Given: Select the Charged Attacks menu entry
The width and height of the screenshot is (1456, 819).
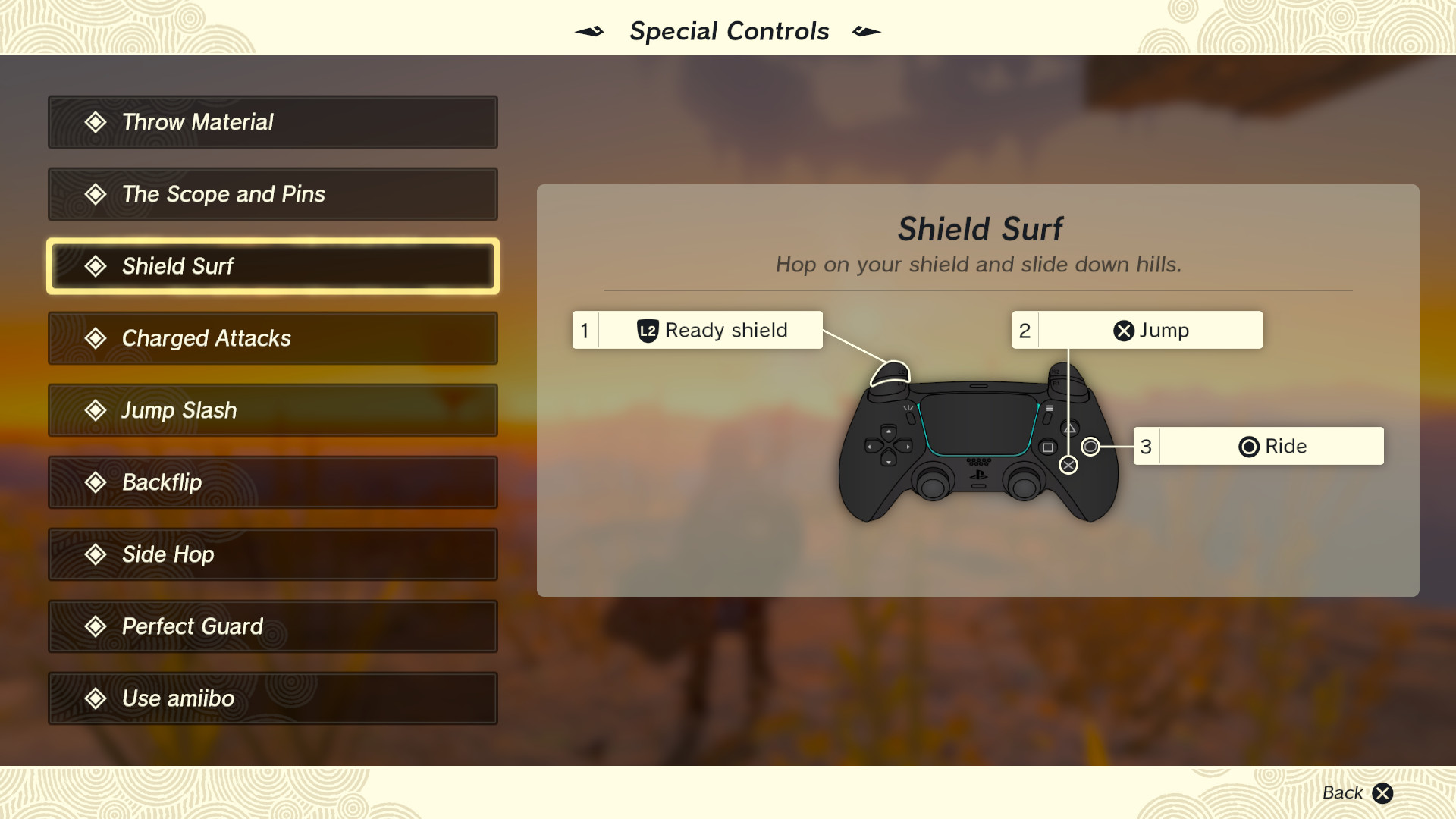Looking at the screenshot, I should tap(272, 338).
